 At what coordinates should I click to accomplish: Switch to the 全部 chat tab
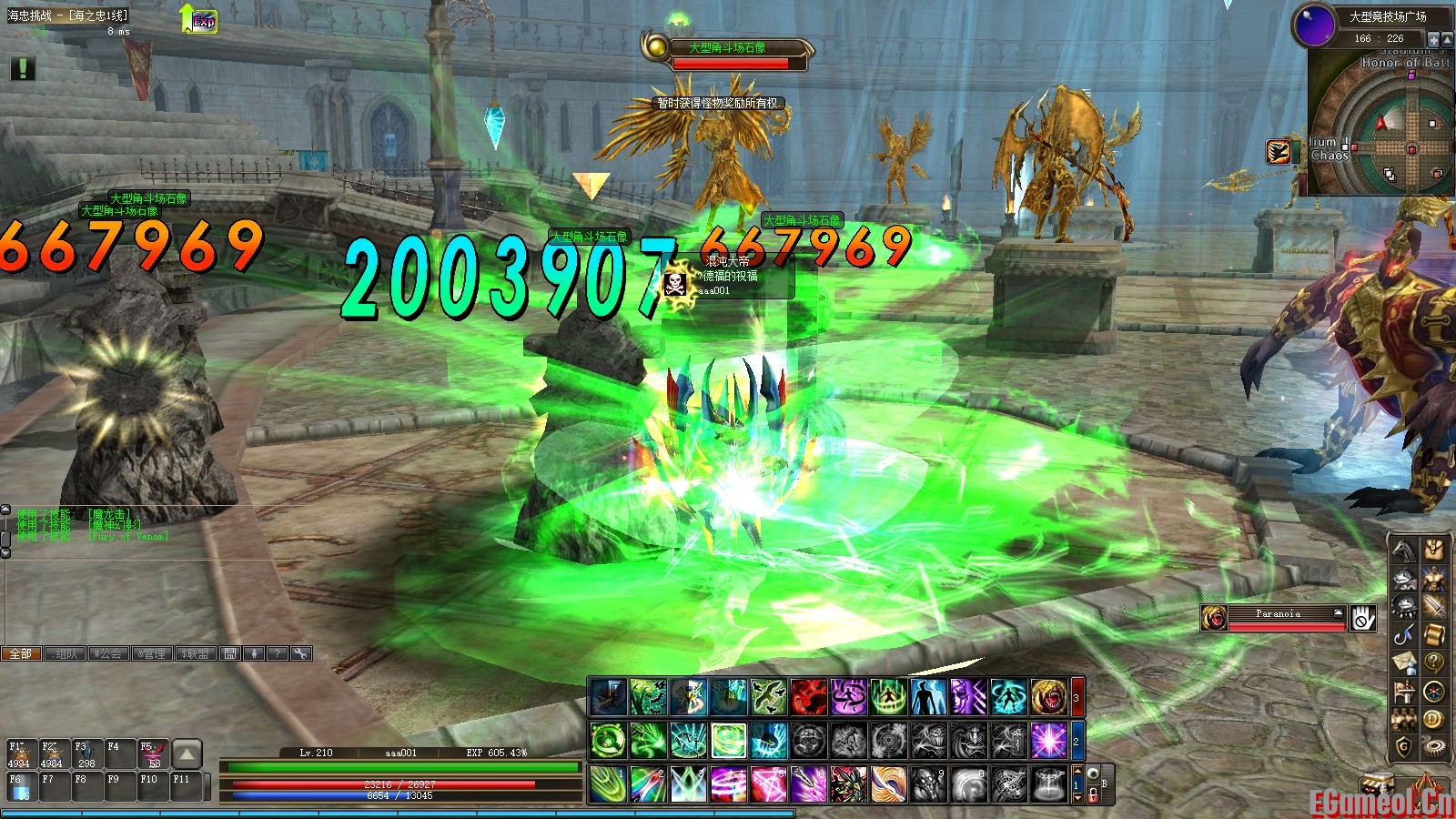(21, 653)
